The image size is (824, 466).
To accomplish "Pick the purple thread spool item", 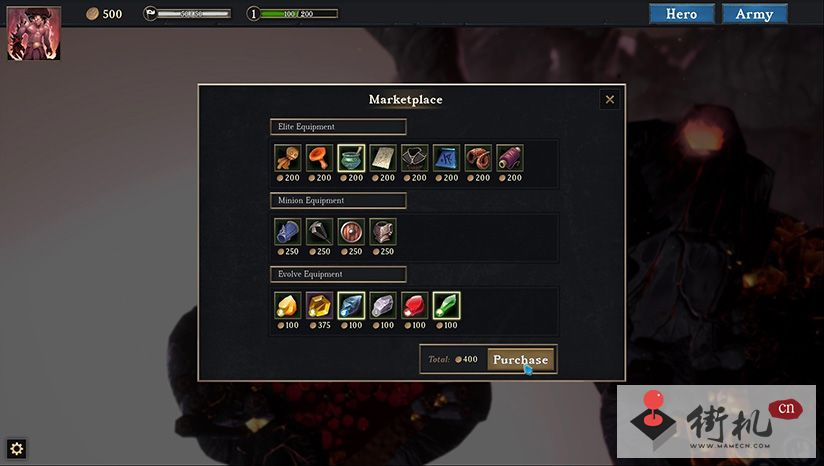I will pos(510,158).
